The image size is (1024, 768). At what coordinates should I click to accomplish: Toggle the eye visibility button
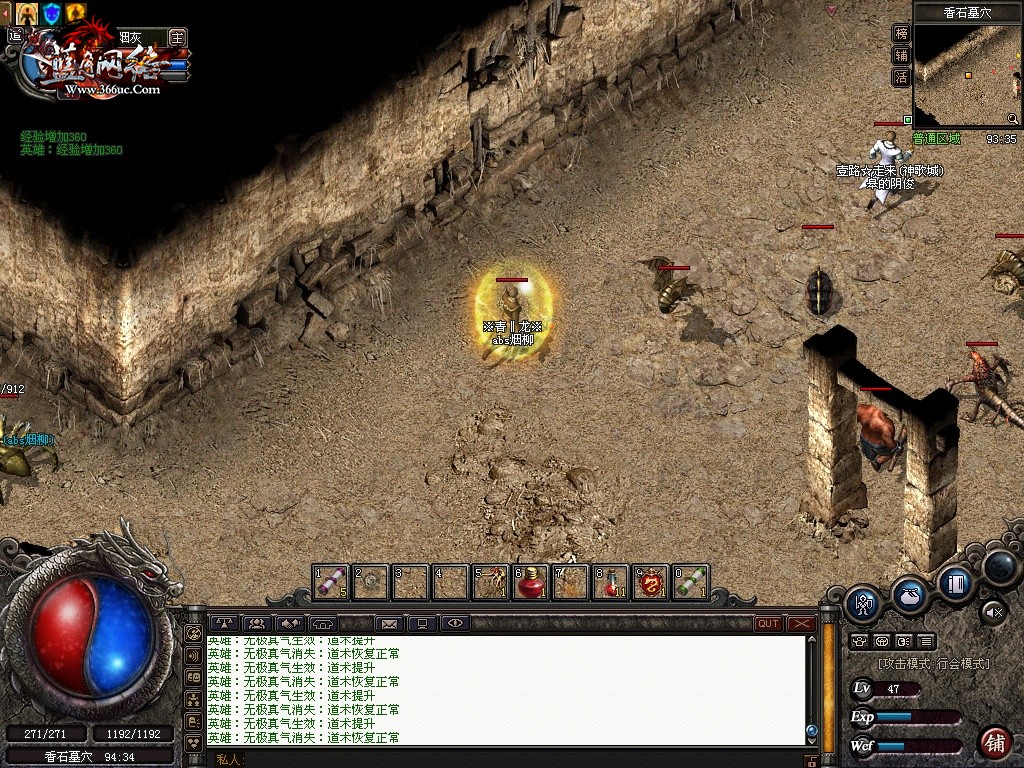pos(456,623)
